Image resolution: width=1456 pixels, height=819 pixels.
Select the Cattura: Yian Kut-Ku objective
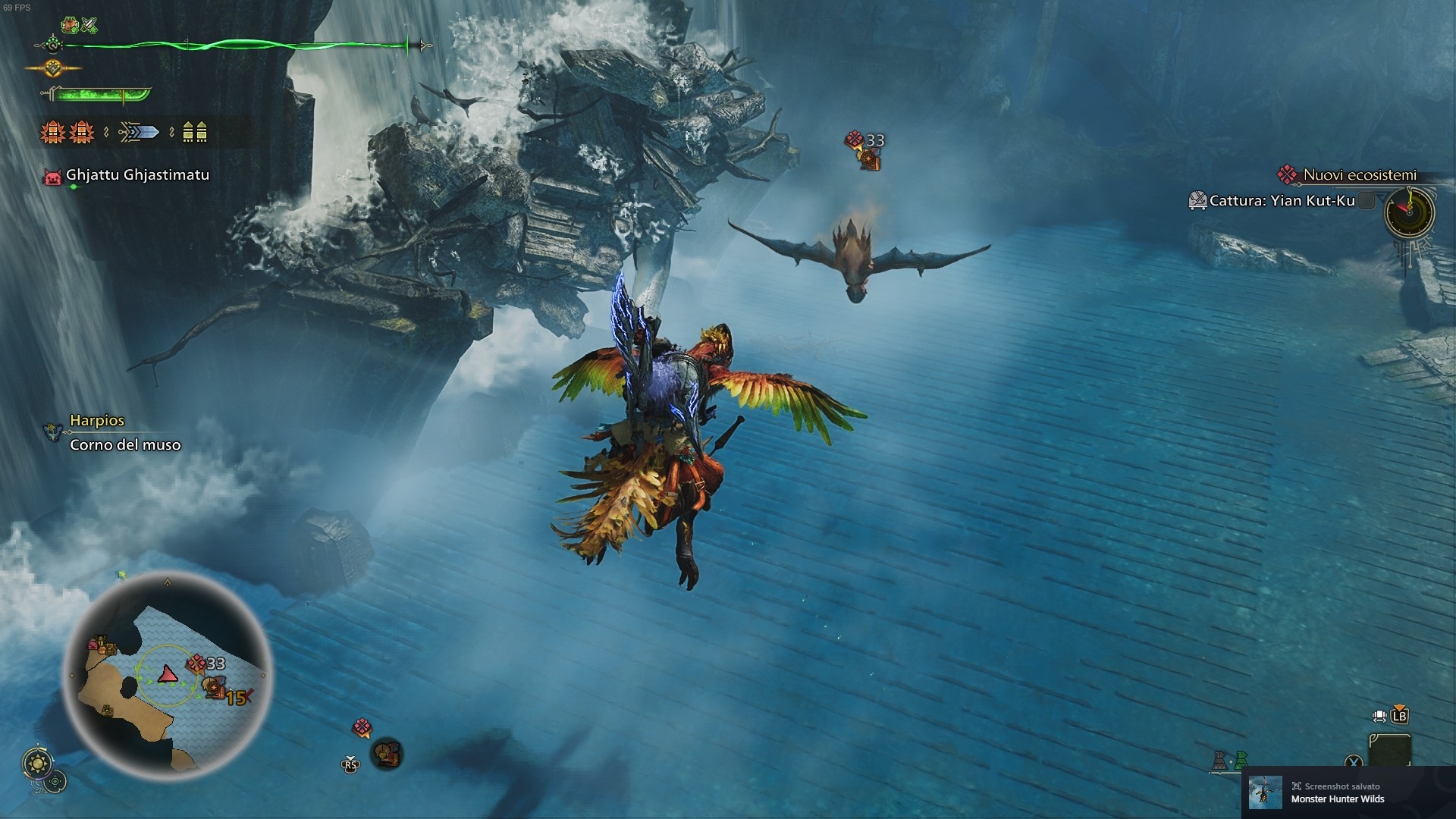click(x=1282, y=201)
